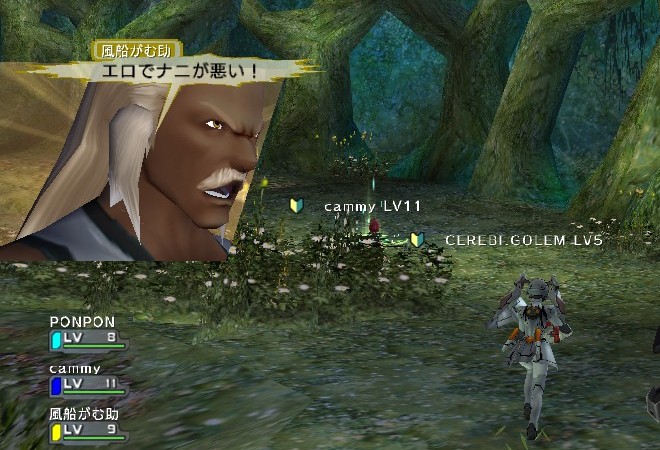Click the chat cut-in portrait of 風船がむ助

tap(150, 165)
